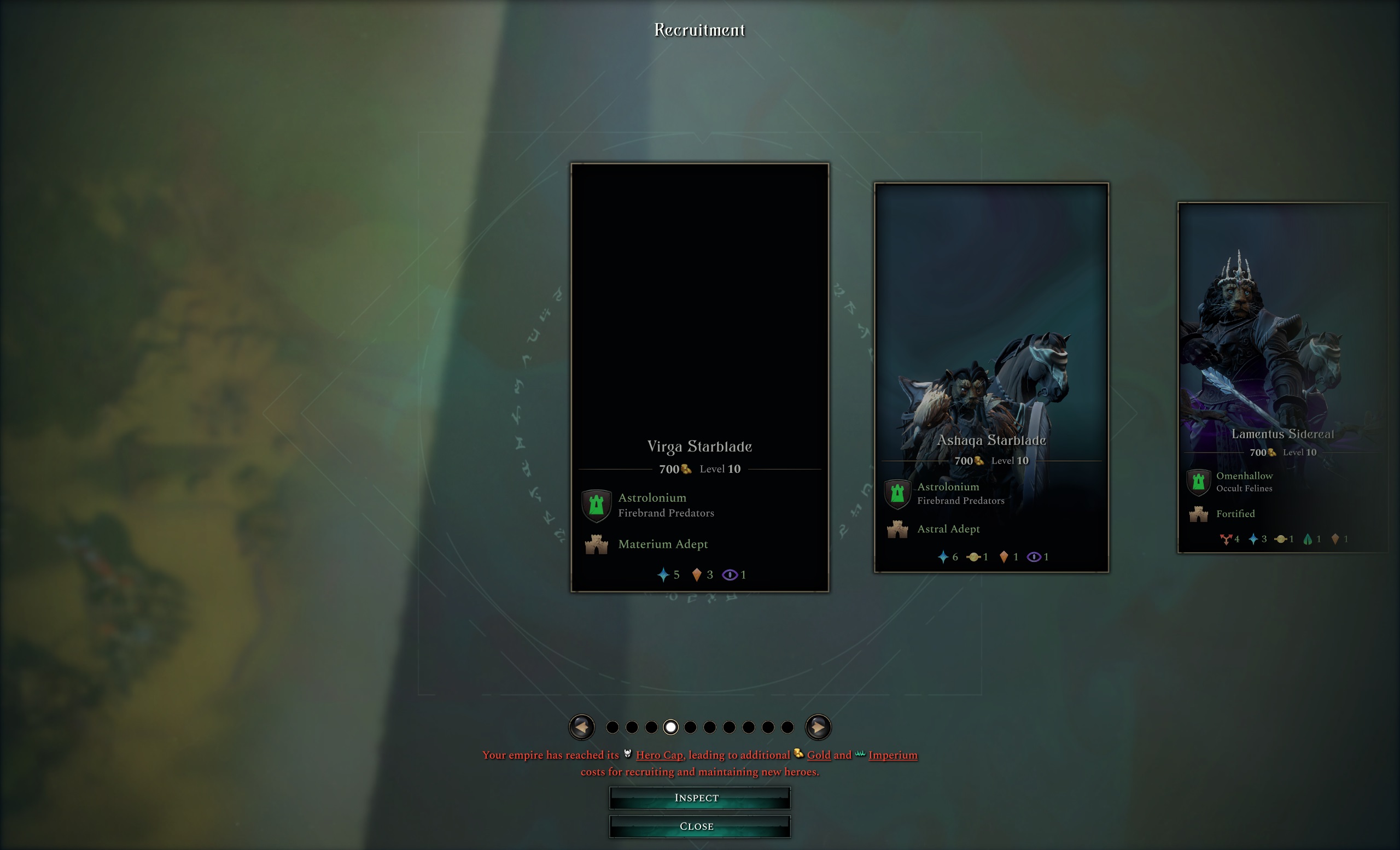Open the Gold hyperlink in the warning
The width and height of the screenshot is (1400, 850).
pyautogui.click(x=818, y=755)
